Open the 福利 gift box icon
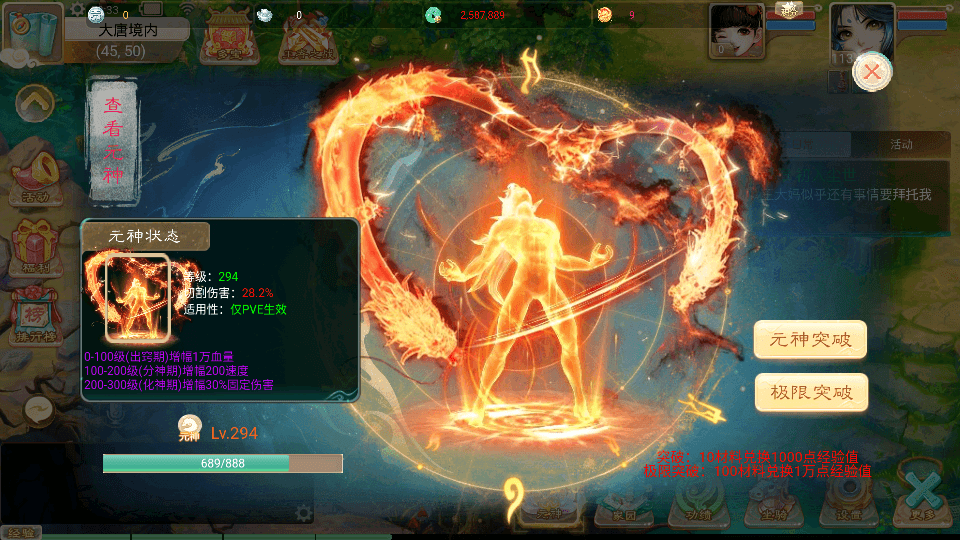This screenshot has height=540, width=960. (35, 245)
